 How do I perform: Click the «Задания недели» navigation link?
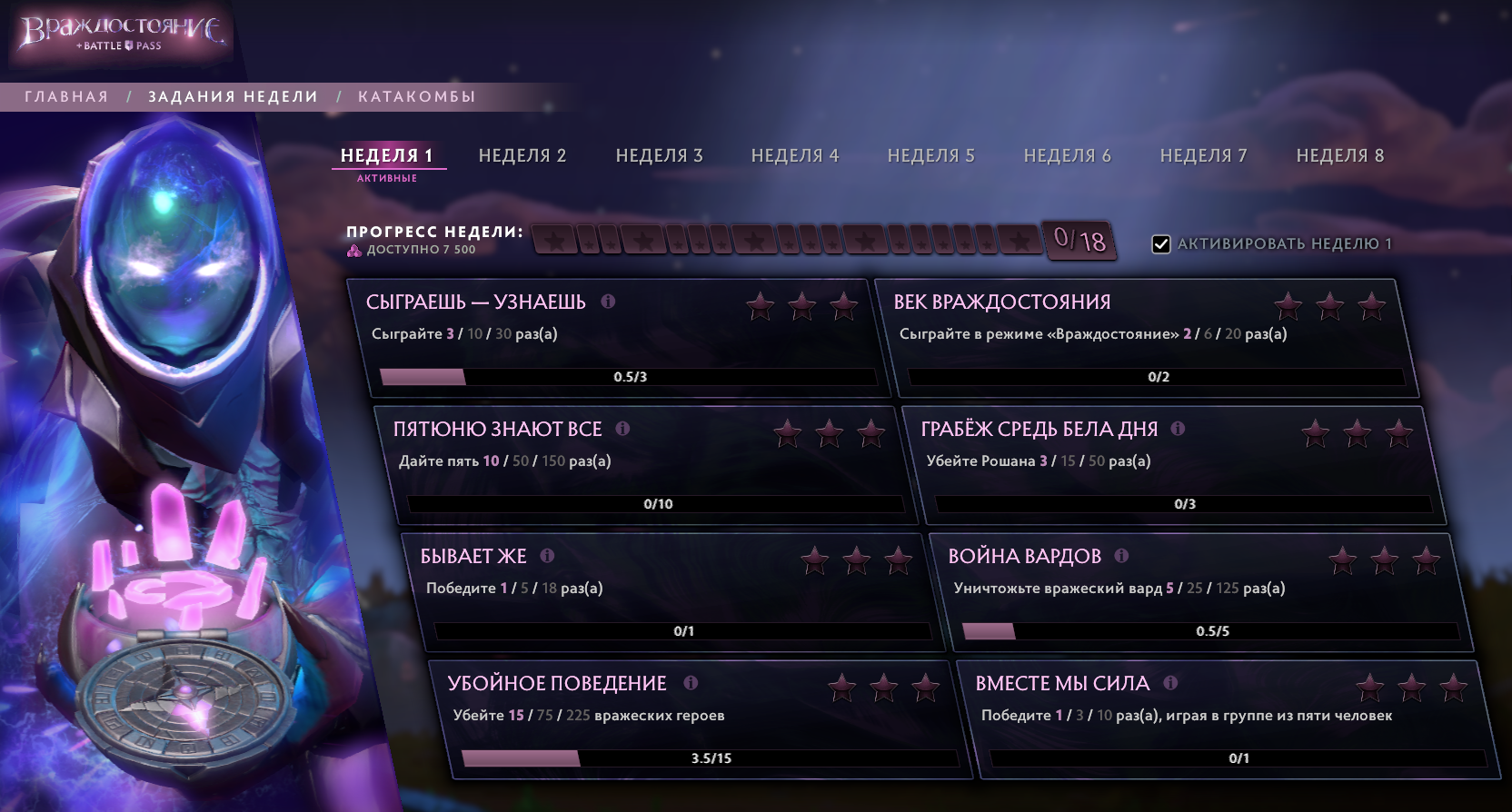pyautogui.click(x=232, y=95)
